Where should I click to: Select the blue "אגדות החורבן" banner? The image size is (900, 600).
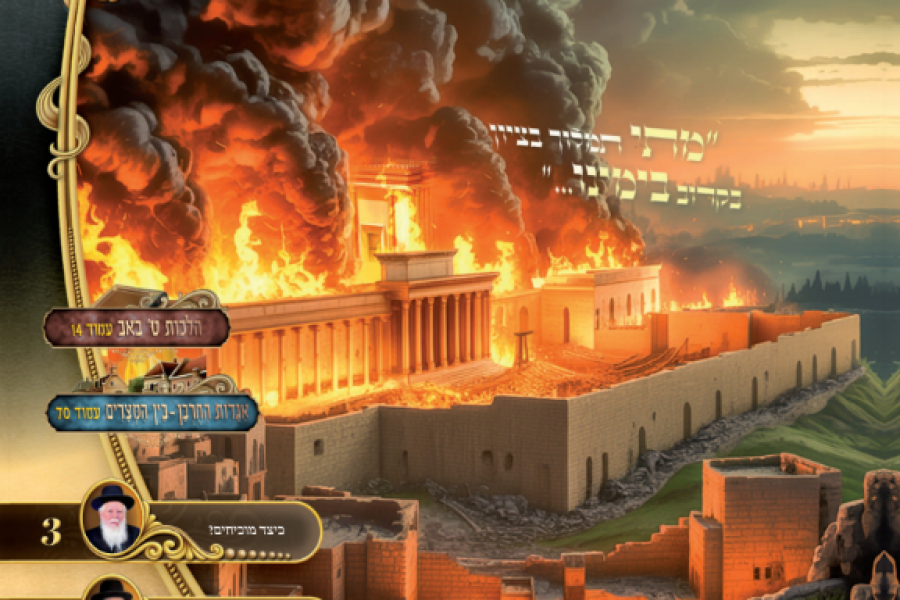coord(152,411)
